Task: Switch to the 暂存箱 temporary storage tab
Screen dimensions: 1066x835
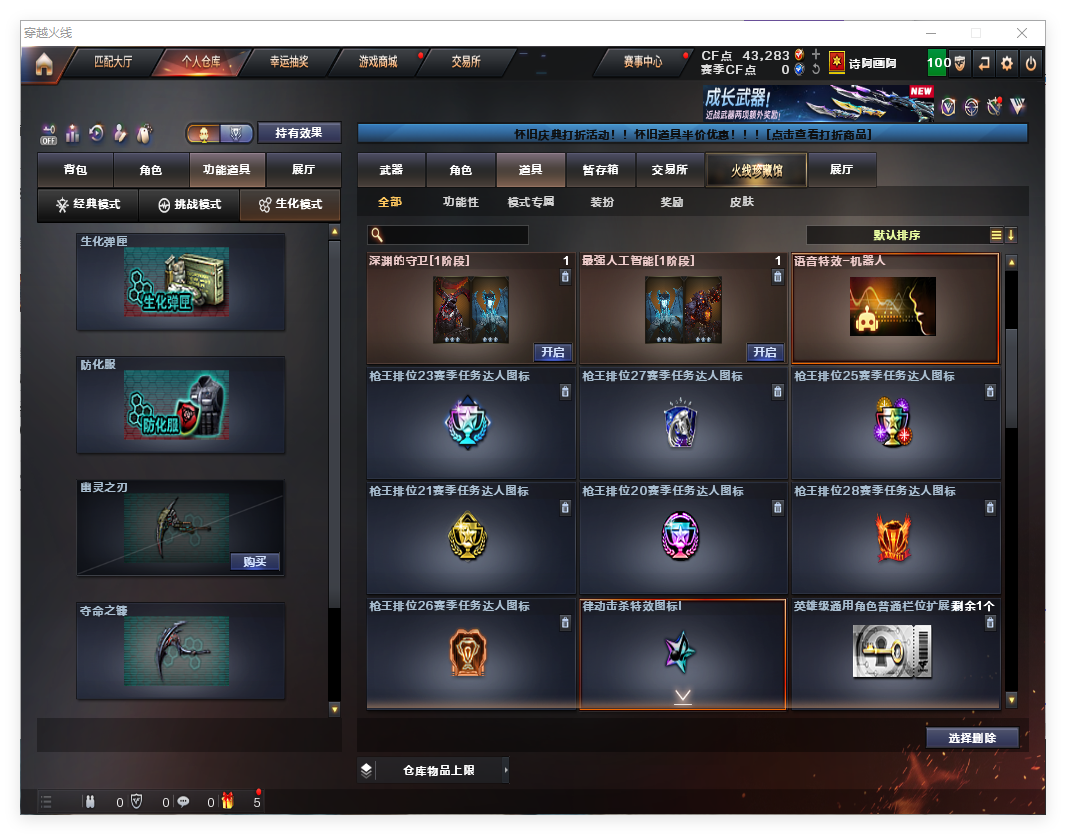Action: tap(600, 170)
